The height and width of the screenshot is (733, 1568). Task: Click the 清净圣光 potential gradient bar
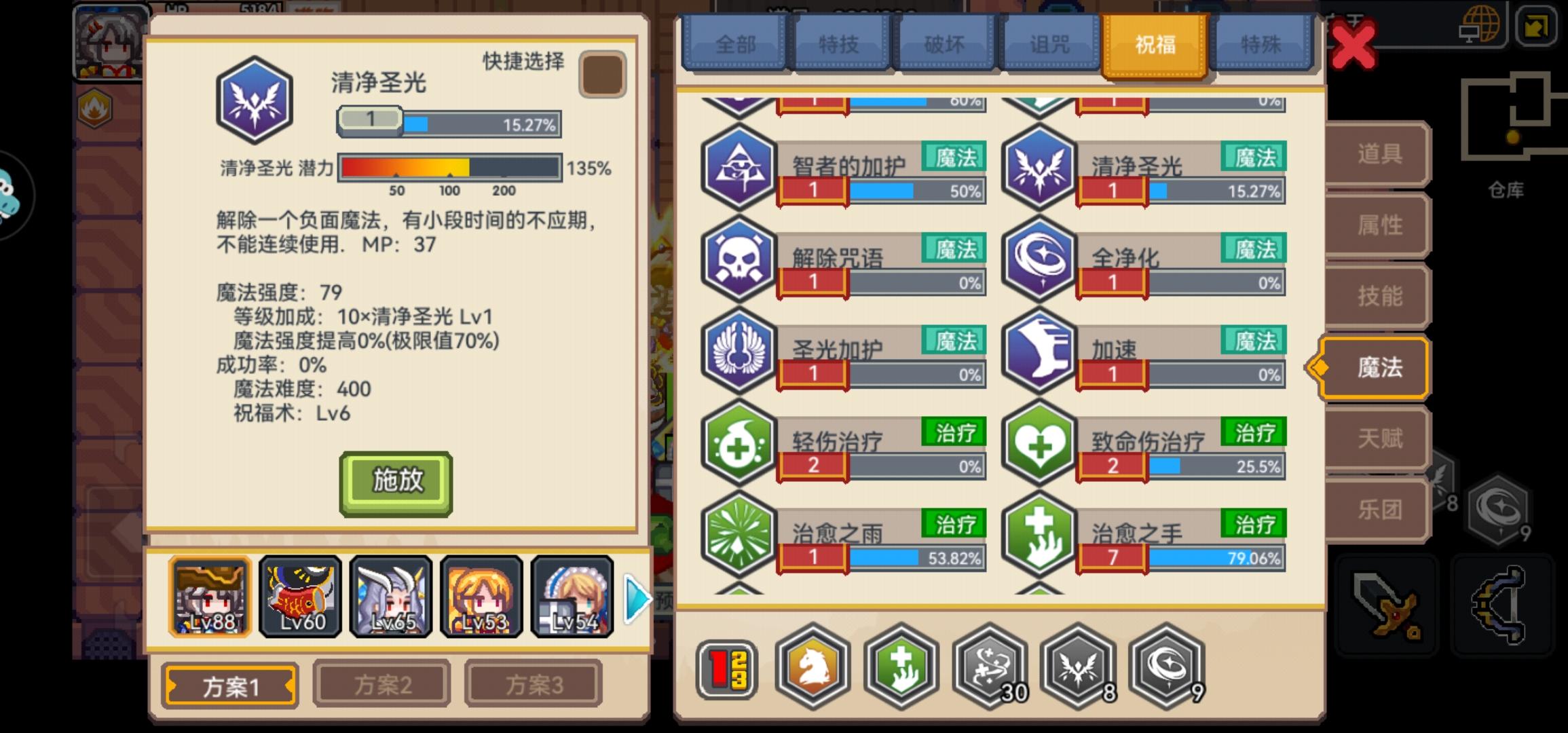pos(450,166)
